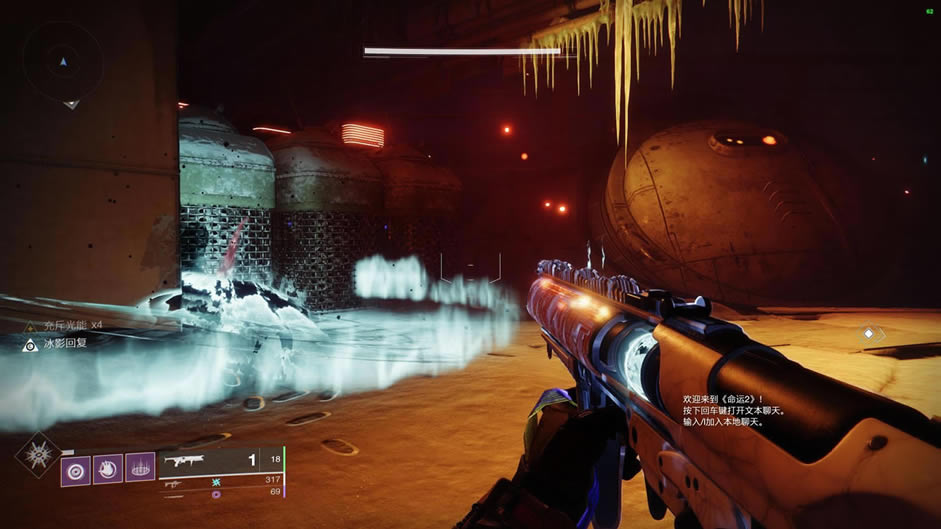This screenshot has height=529, width=941.
Task: Activate the flaming fist melee ability icon
Action: [x=108, y=470]
